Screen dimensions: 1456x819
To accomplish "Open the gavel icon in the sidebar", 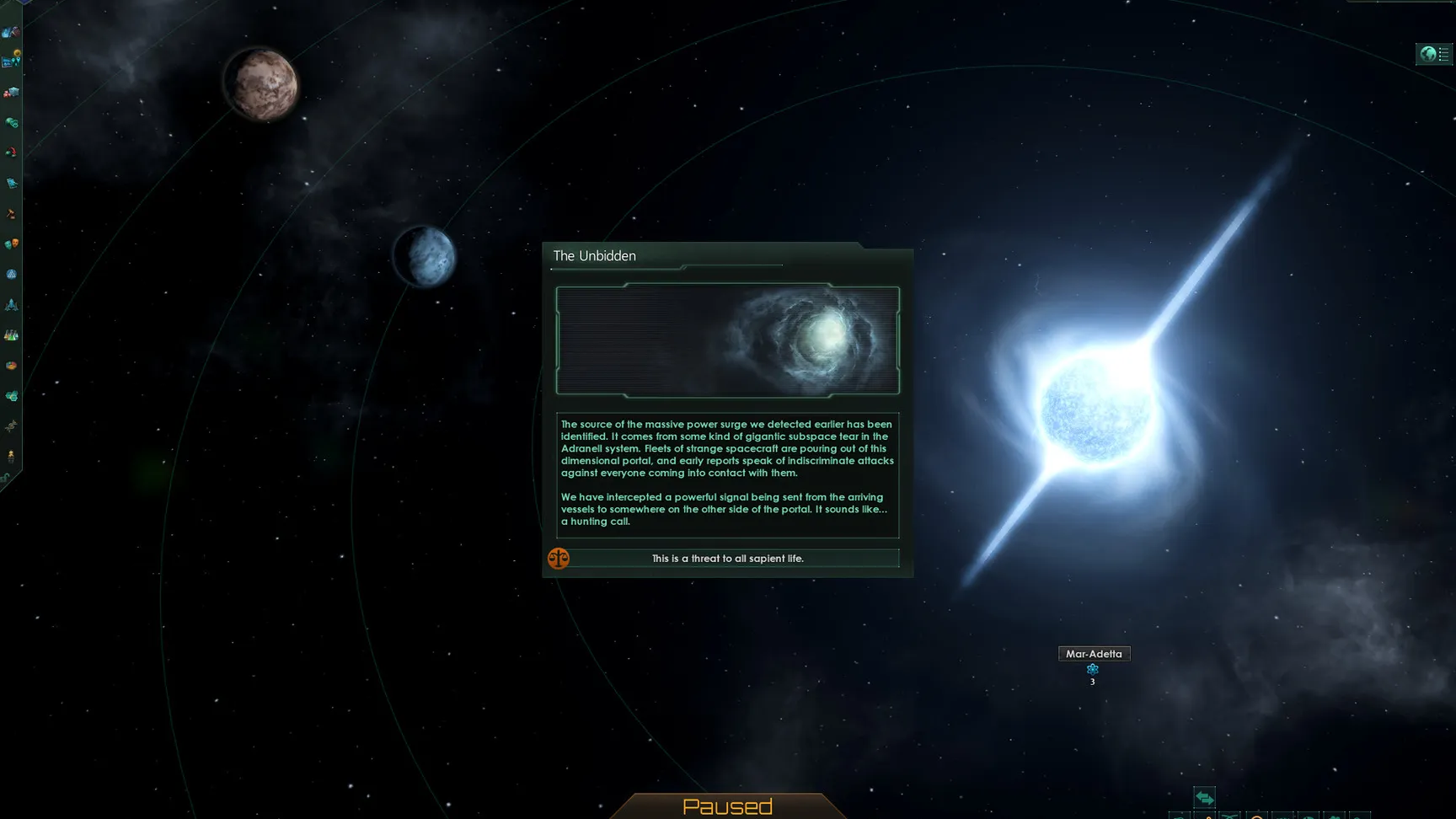I will click(11, 214).
